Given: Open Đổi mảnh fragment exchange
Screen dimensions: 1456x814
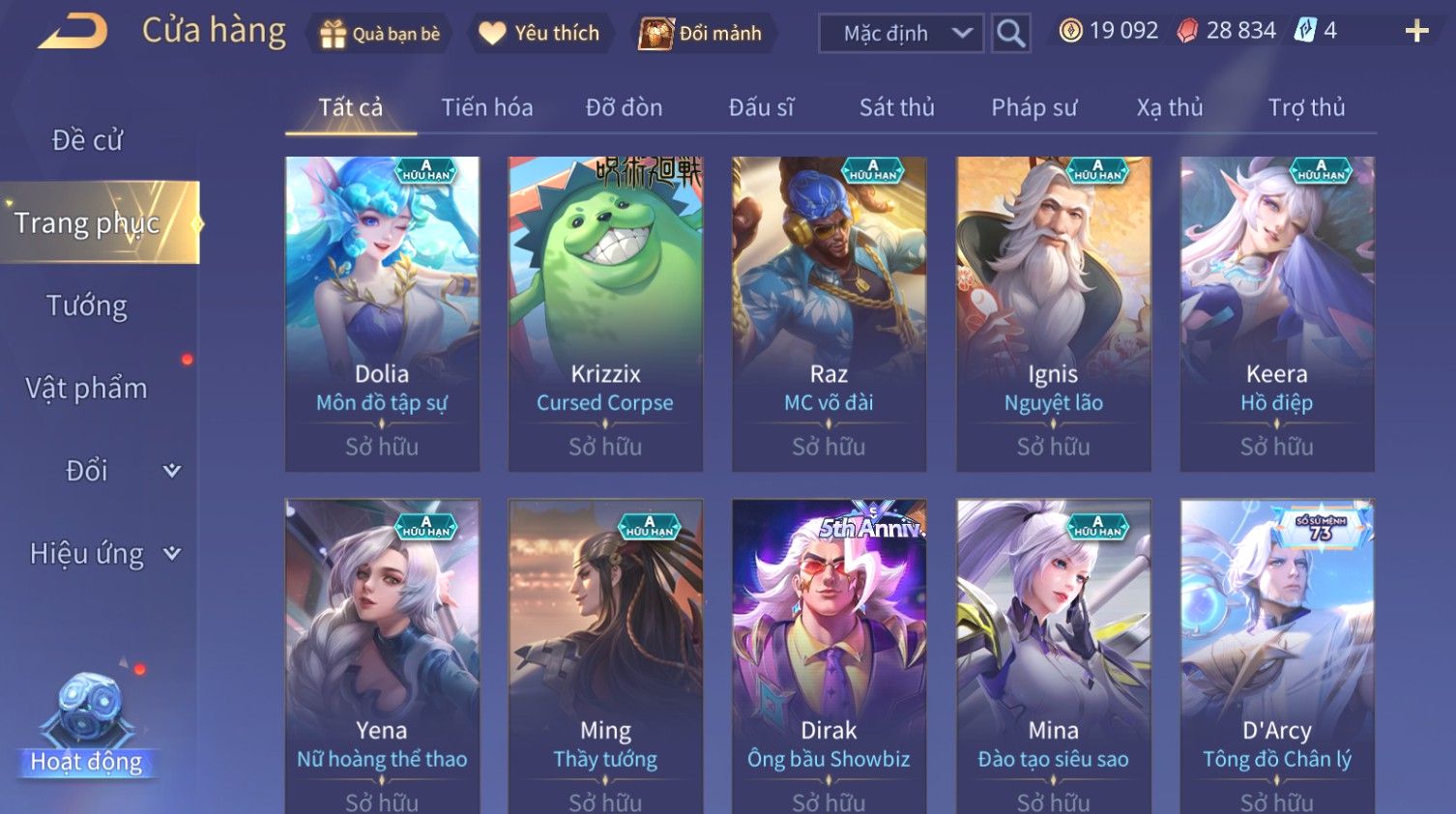Looking at the screenshot, I should [702, 34].
